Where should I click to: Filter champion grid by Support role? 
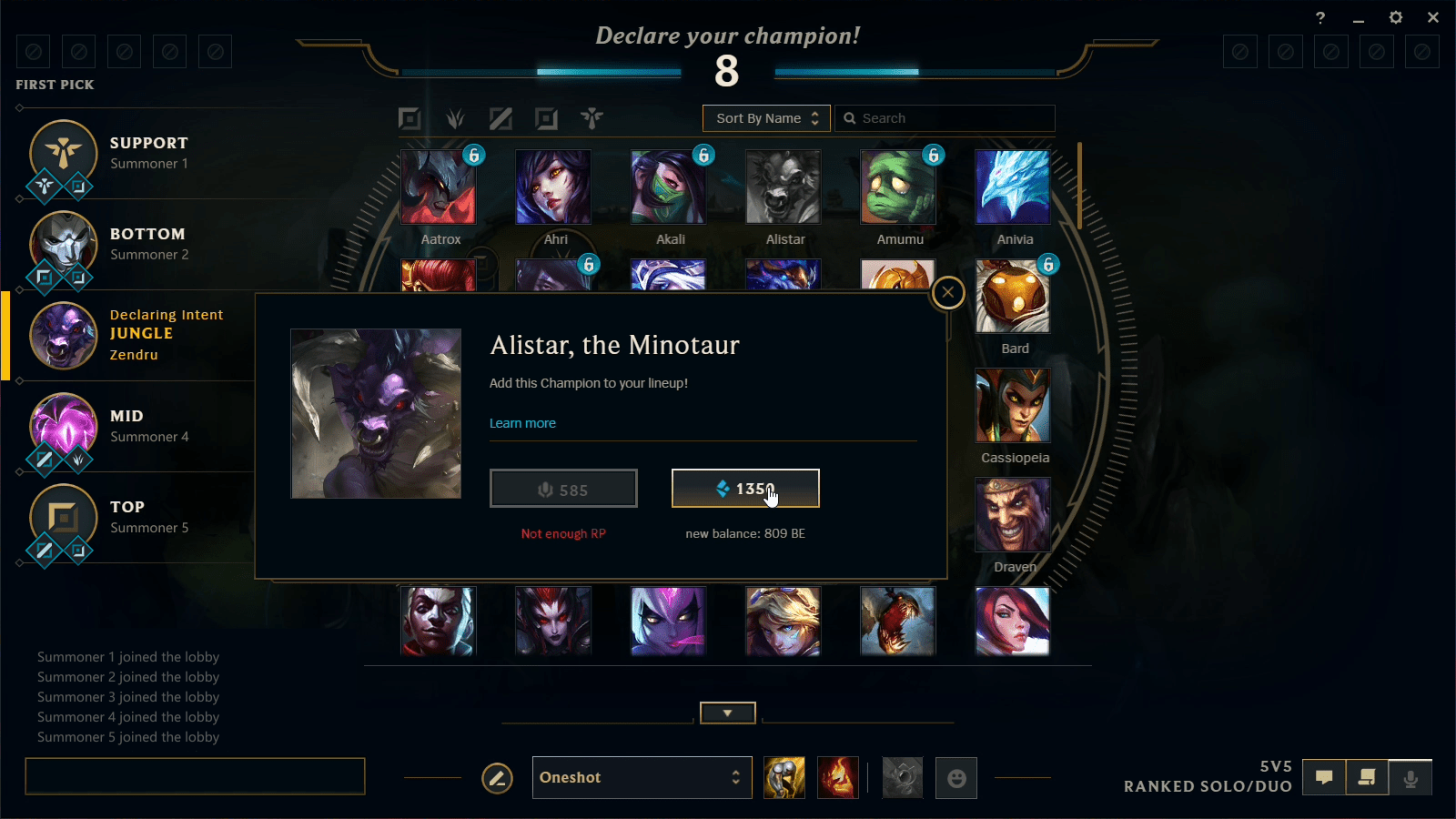[592, 118]
